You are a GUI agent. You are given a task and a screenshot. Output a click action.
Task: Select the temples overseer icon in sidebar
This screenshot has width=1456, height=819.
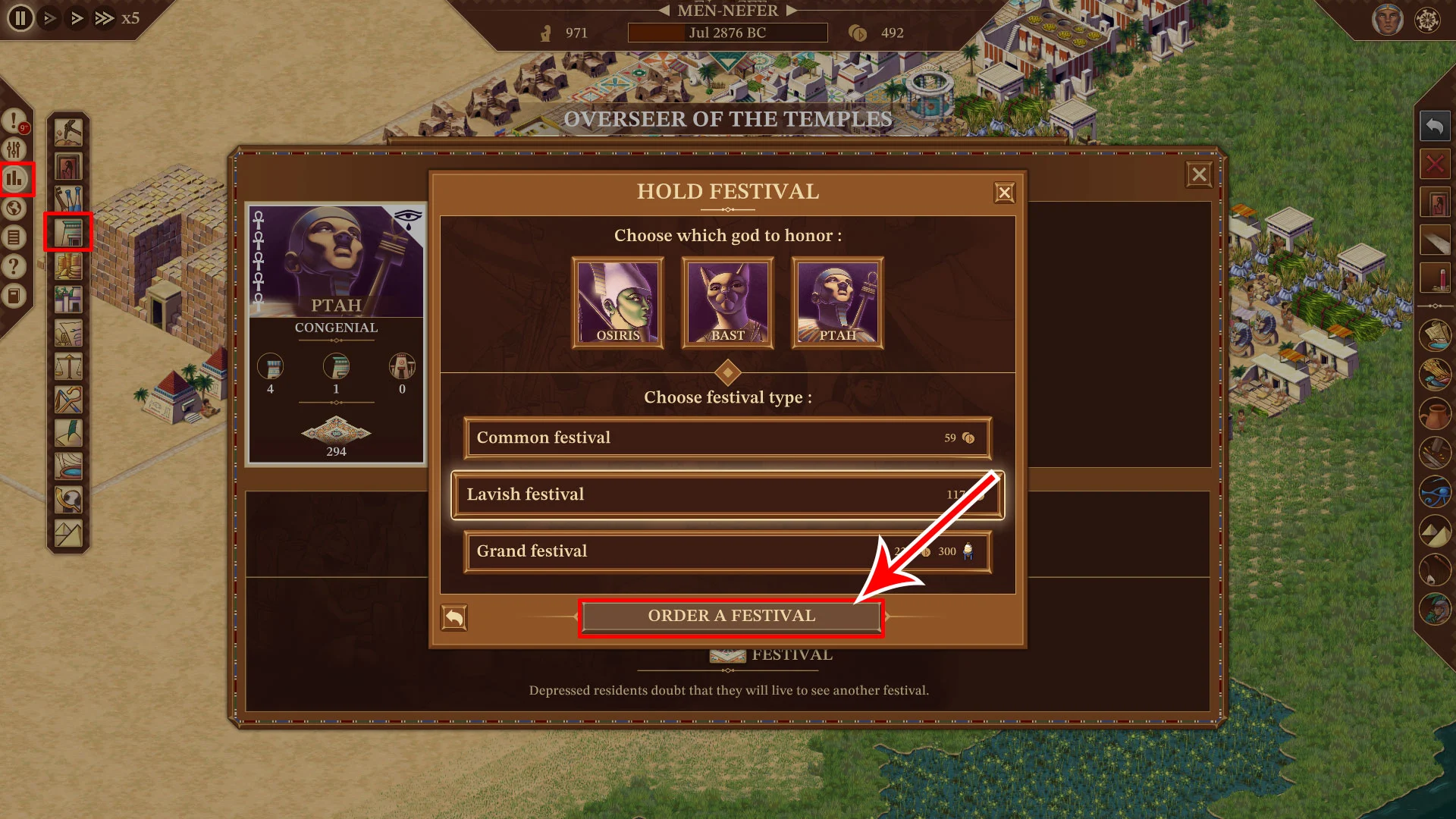tap(68, 232)
